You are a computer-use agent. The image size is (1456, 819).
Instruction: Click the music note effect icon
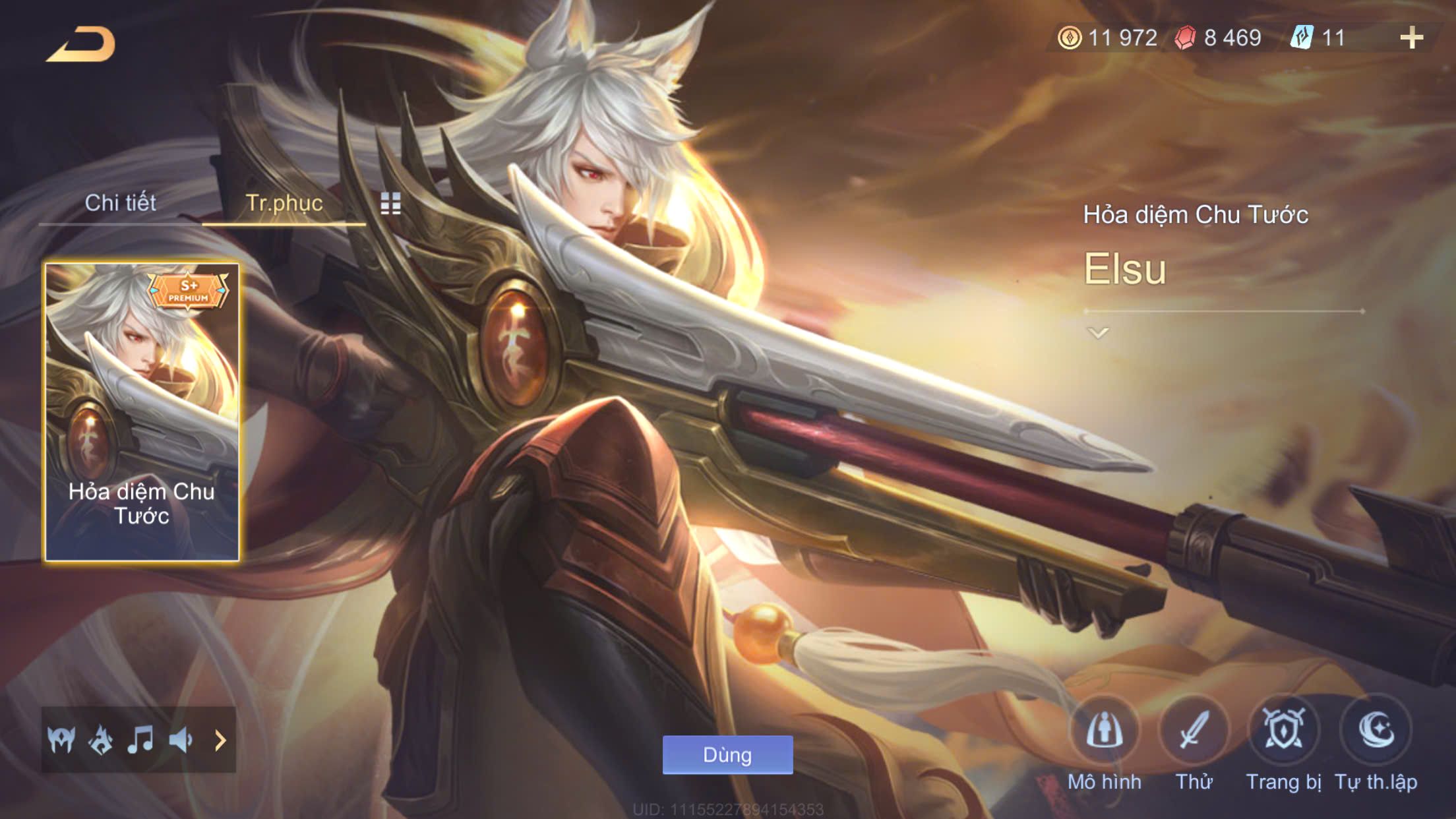click(x=140, y=740)
